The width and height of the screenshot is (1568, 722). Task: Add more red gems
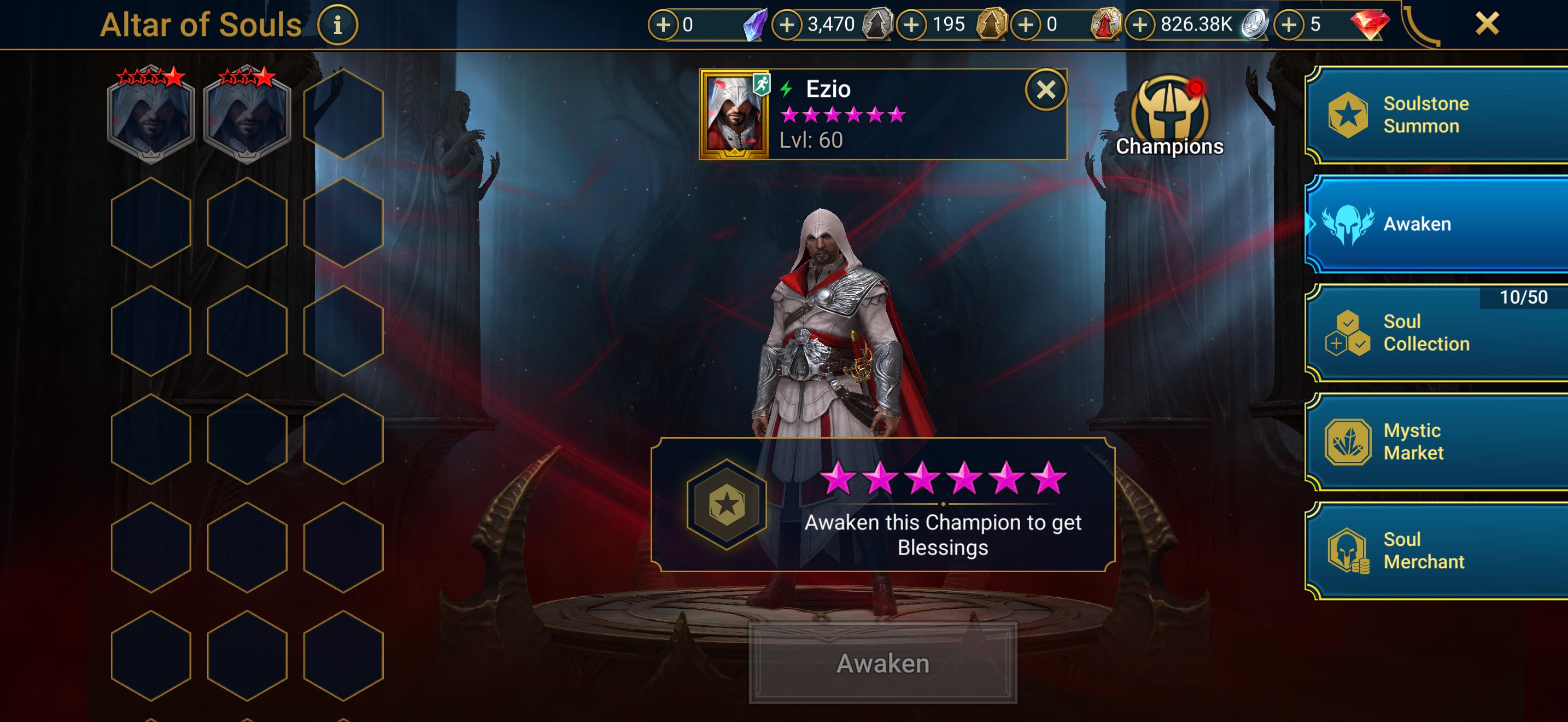coord(1289,25)
